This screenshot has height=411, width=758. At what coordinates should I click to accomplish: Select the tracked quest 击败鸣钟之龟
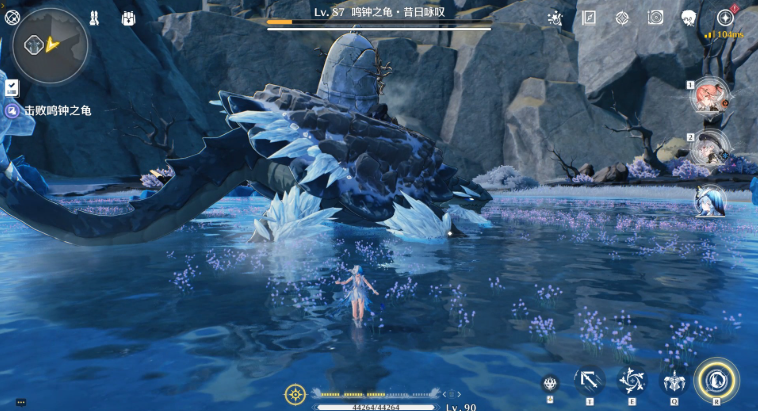[57, 110]
